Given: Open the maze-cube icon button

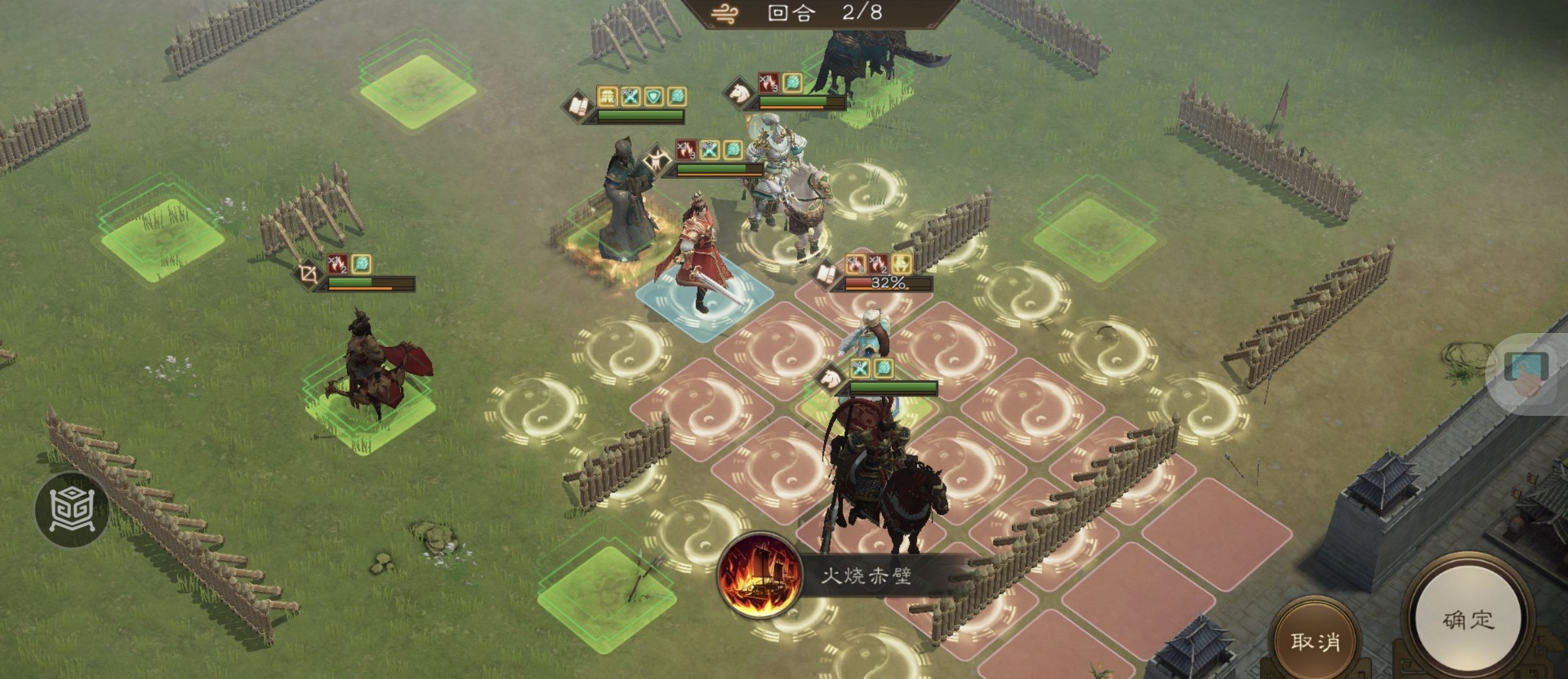Looking at the screenshot, I should (72, 509).
